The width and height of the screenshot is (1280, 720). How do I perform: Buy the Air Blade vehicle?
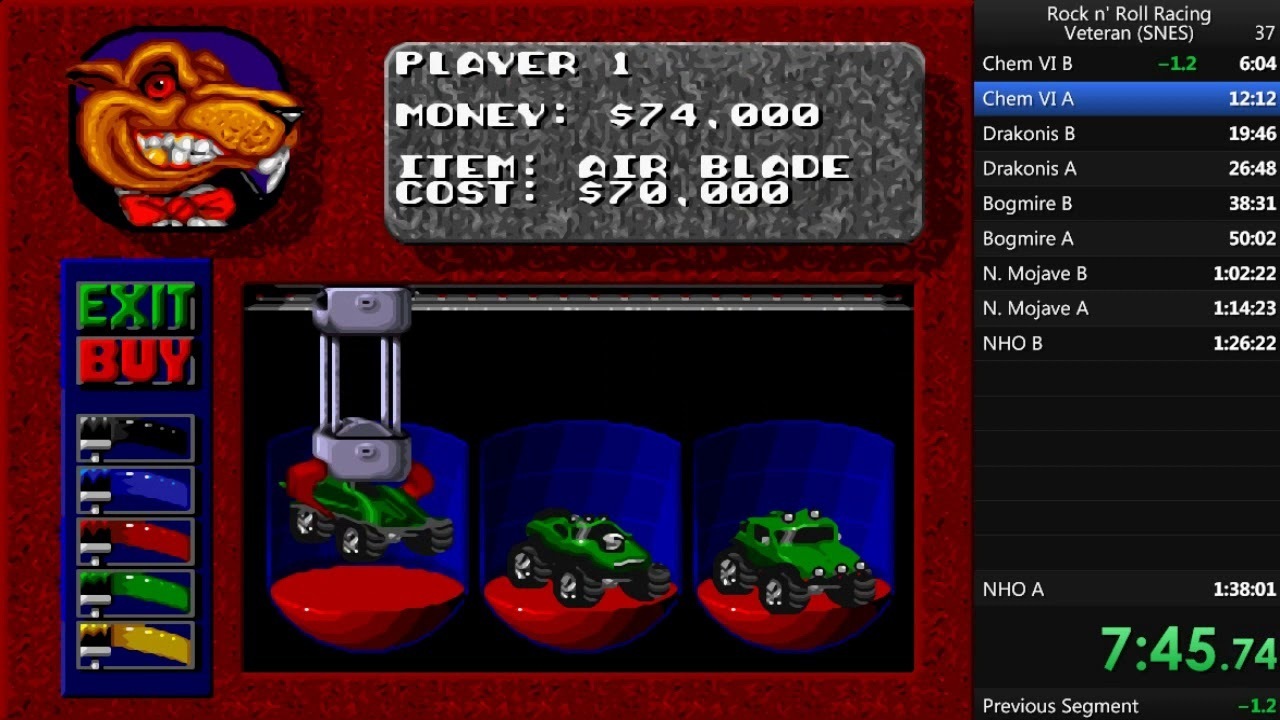click(135, 361)
